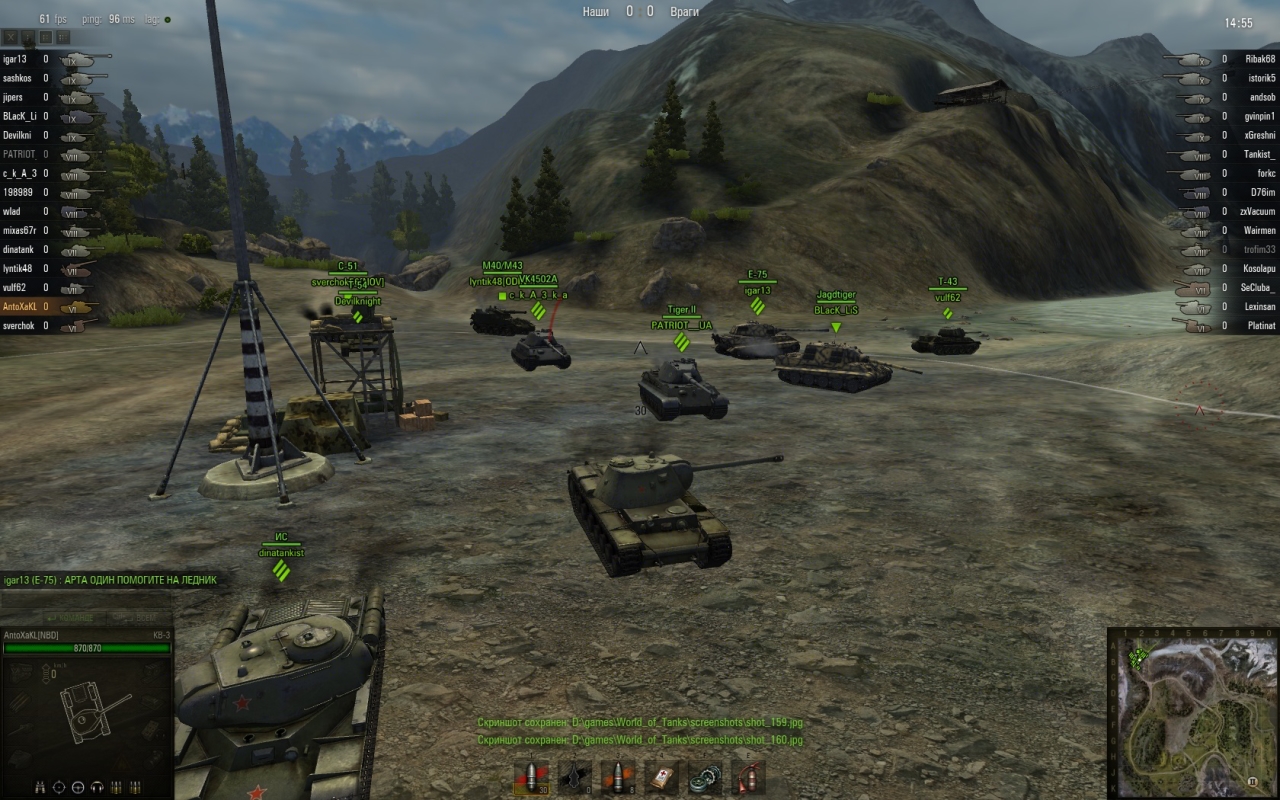Viewport: 1280px width, 800px height.
Task: Hide the player list with the X button
Action: point(12,37)
